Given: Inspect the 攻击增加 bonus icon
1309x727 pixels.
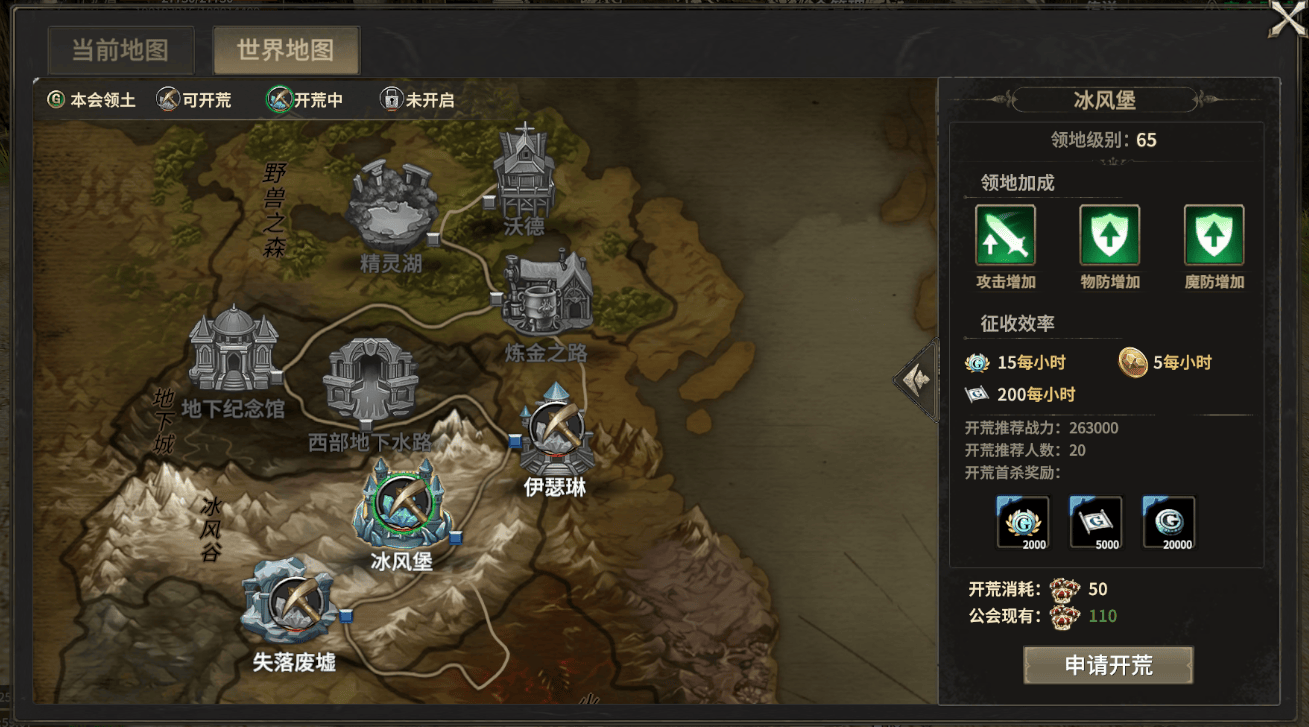Looking at the screenshot, I should pyautogui.click(x=1005, y=235).
